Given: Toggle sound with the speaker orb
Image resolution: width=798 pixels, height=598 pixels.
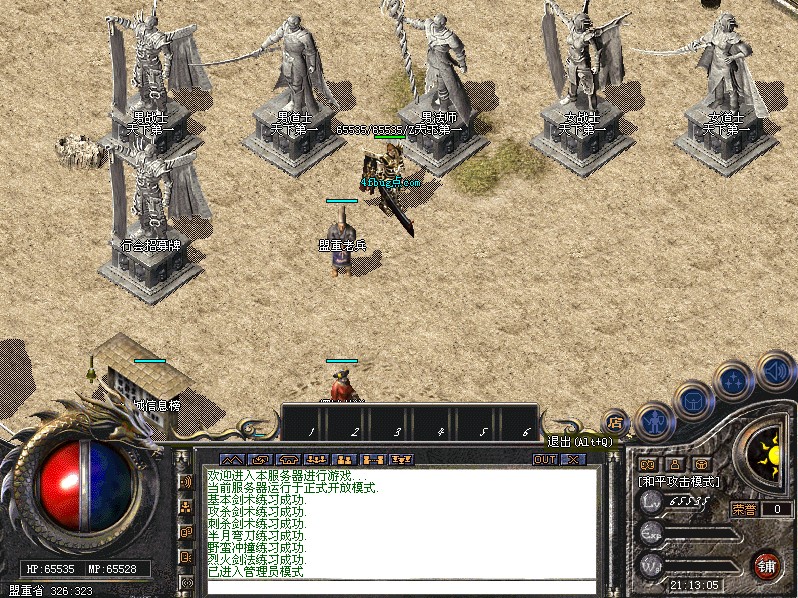Looking at the screenshot, I should (775, 370).
